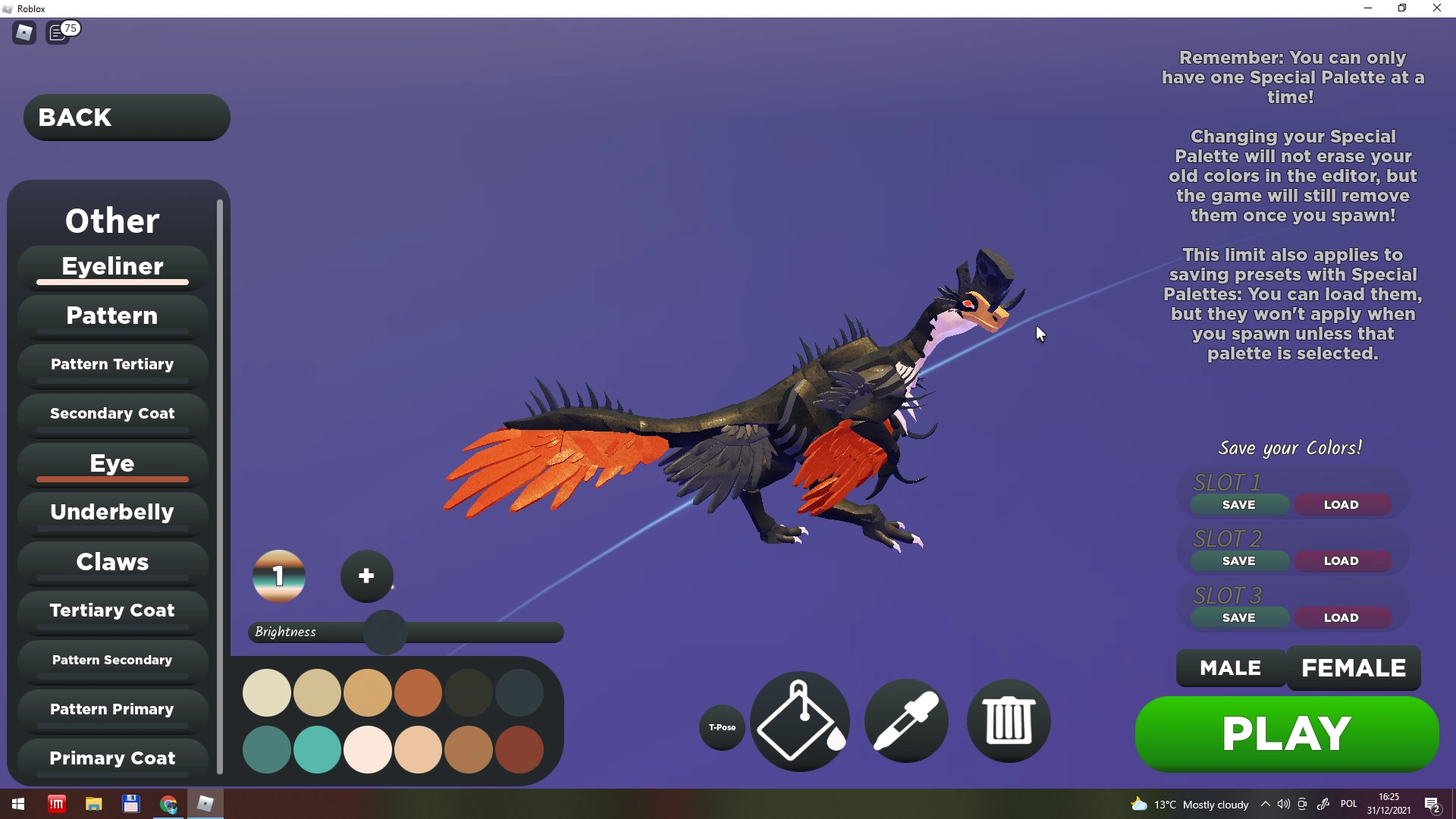Click the trash icon to clear colors

pyautogui.click(x=1007, y=720)
